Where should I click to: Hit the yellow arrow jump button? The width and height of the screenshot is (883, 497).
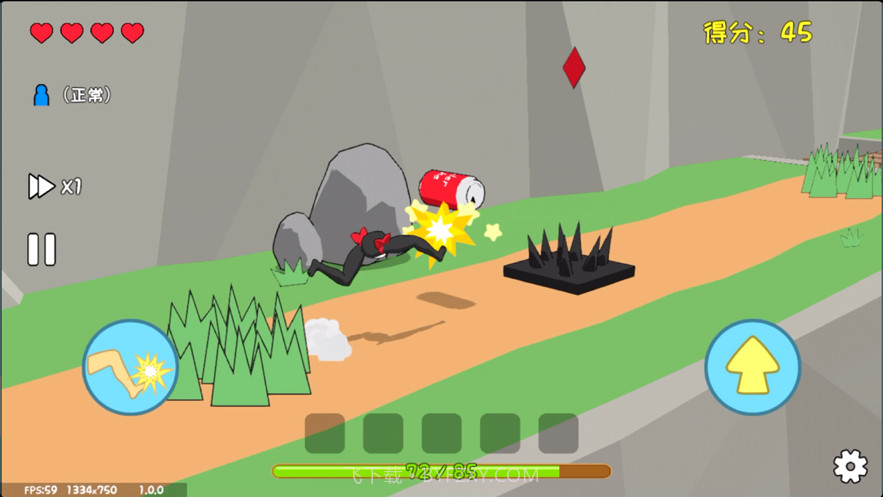752,367
